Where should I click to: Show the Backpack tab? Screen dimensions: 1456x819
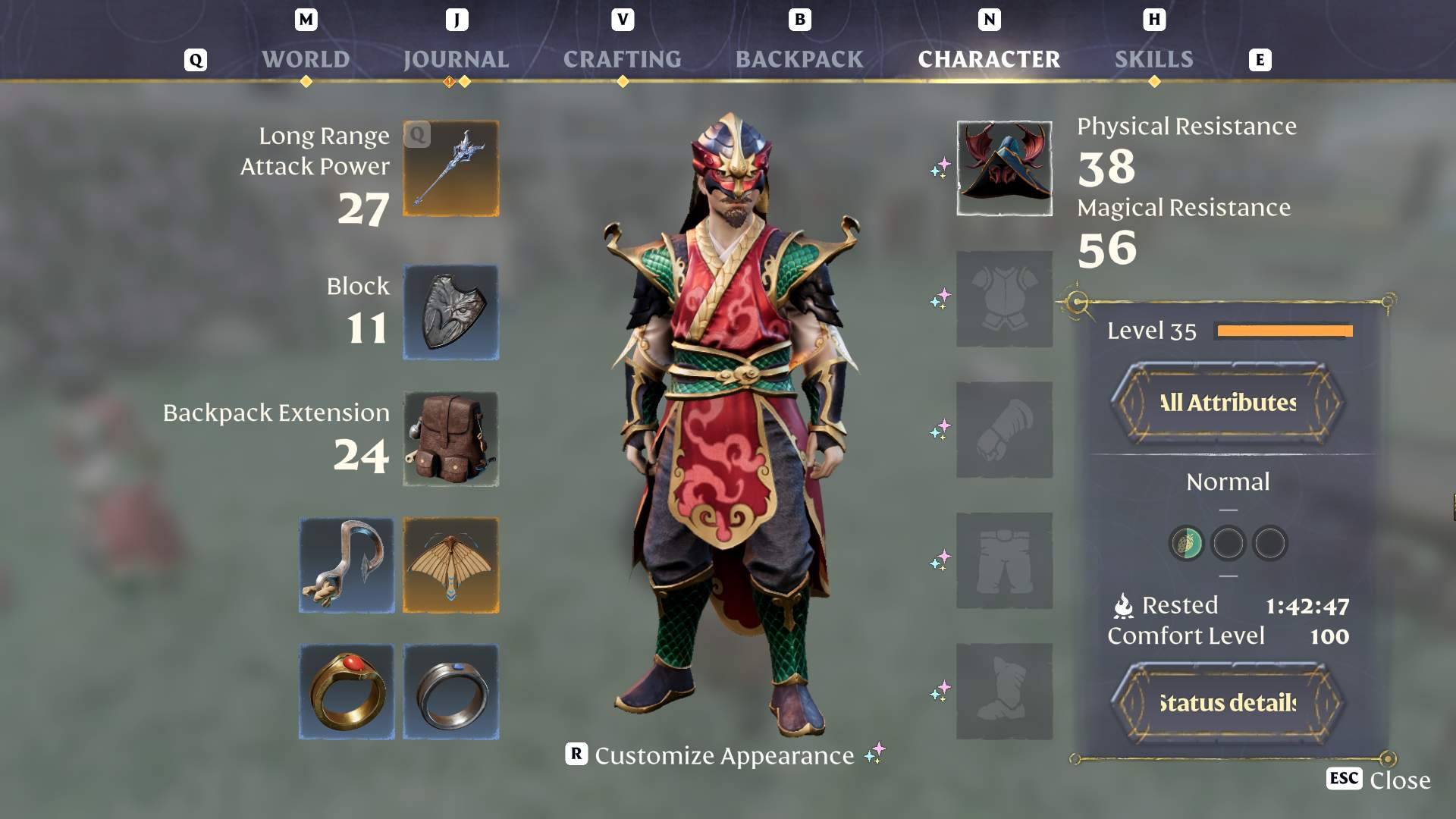tap(799, 59)
